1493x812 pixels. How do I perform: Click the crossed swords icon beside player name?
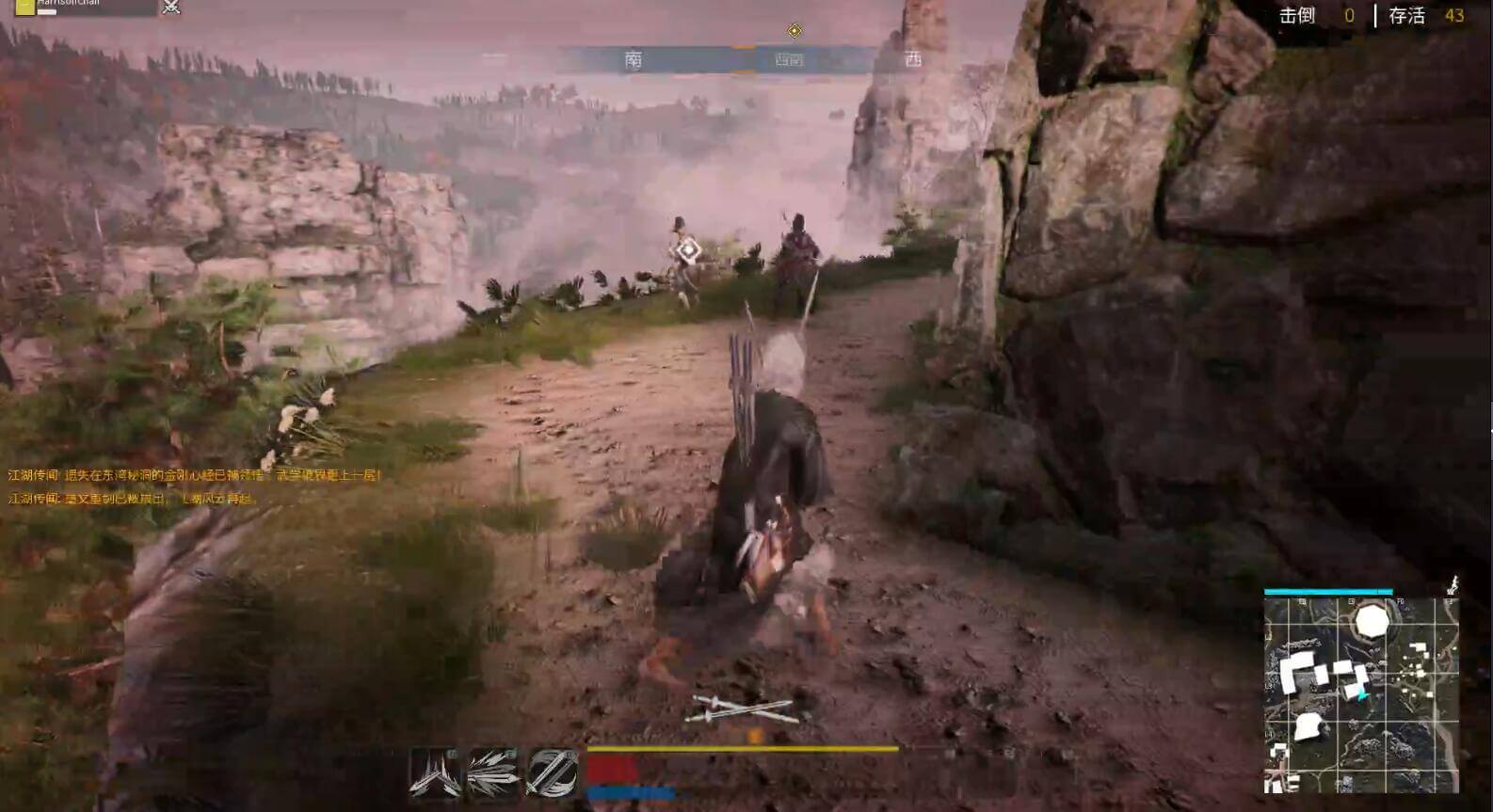[x=171, y=8]
